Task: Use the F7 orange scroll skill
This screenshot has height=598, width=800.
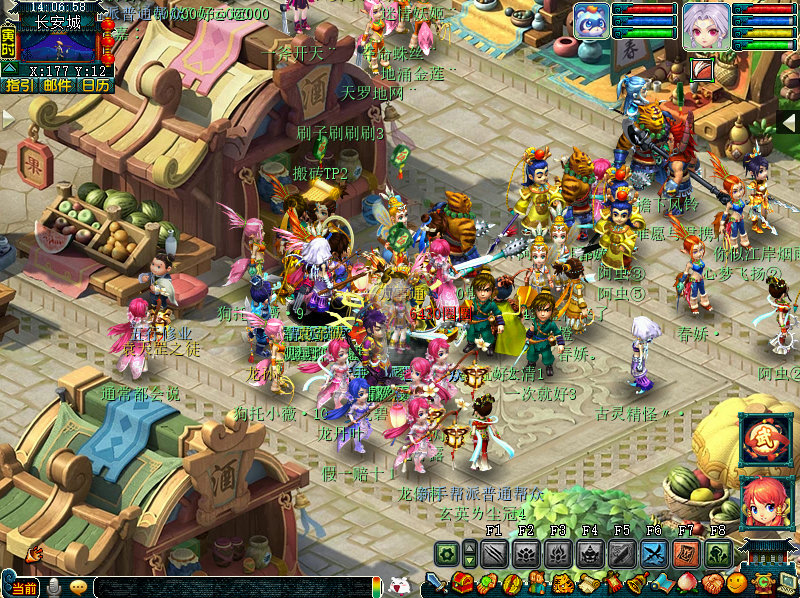Action: [686, 554]
